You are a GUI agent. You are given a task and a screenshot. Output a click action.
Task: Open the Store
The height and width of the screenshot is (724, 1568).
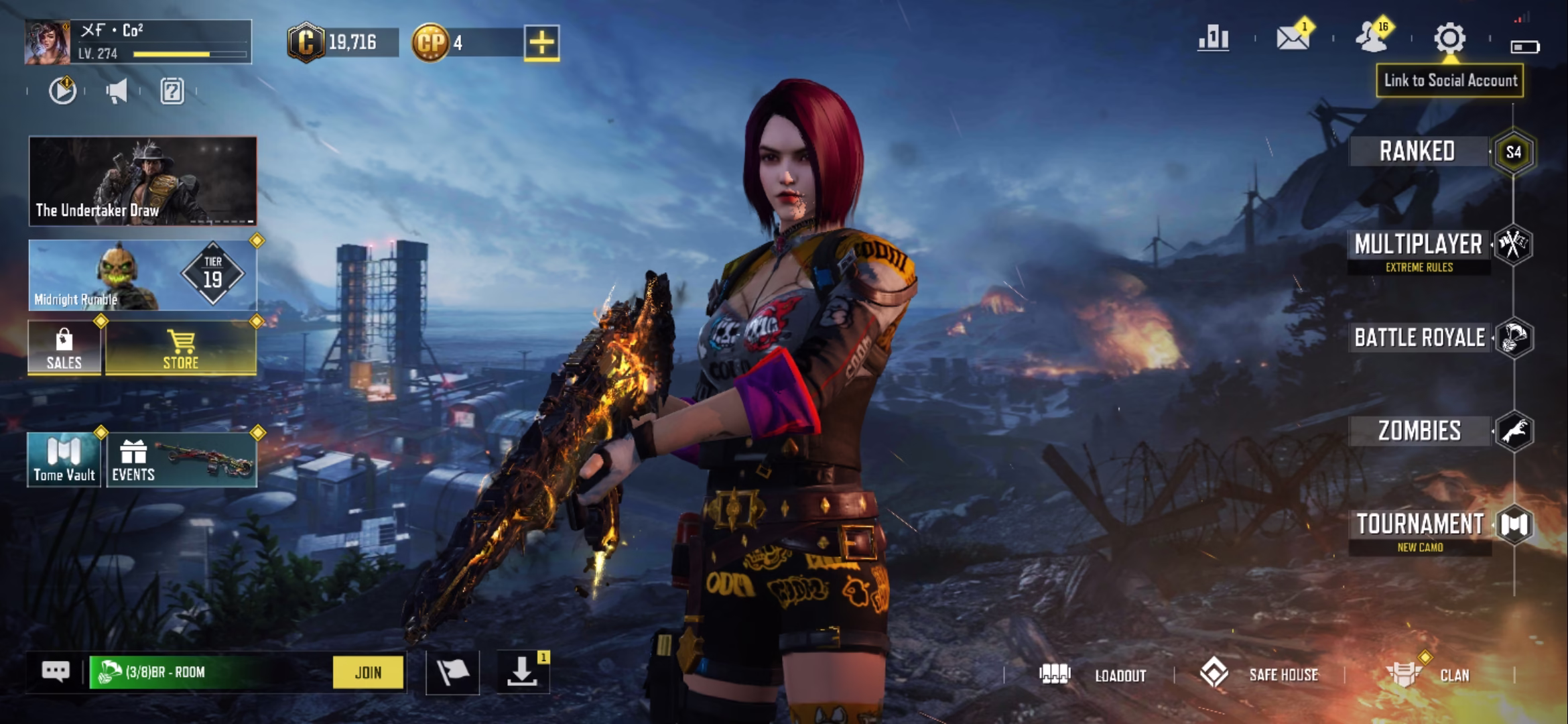[181, 349]
